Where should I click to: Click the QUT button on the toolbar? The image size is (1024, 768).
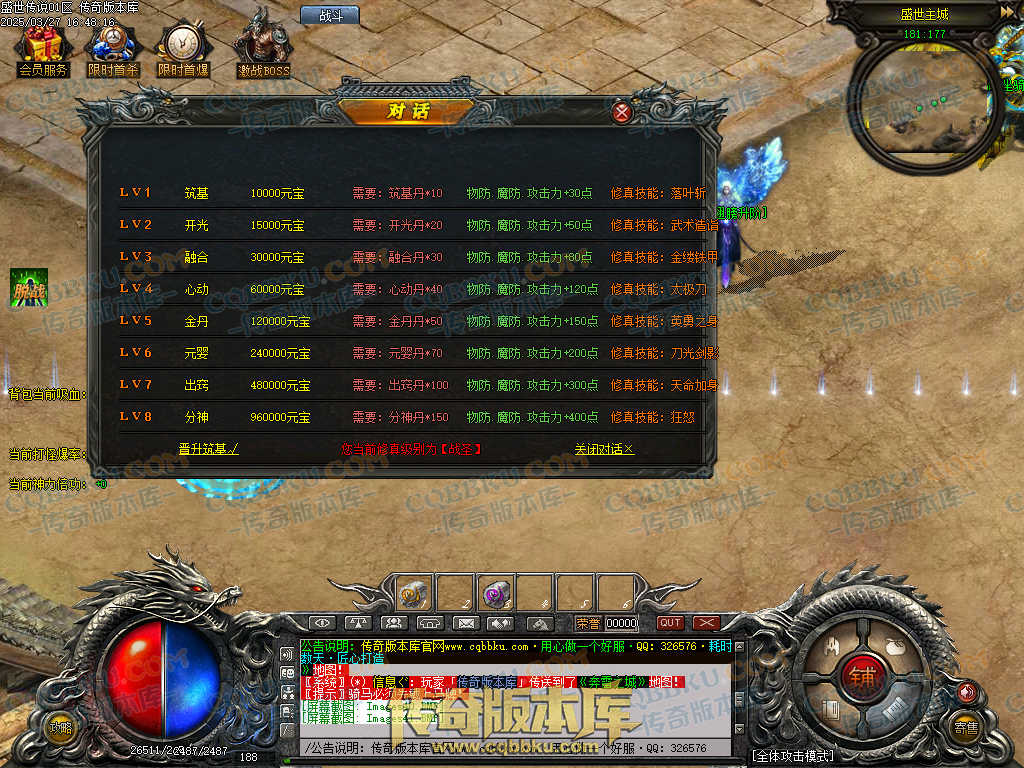pos(670,623)
